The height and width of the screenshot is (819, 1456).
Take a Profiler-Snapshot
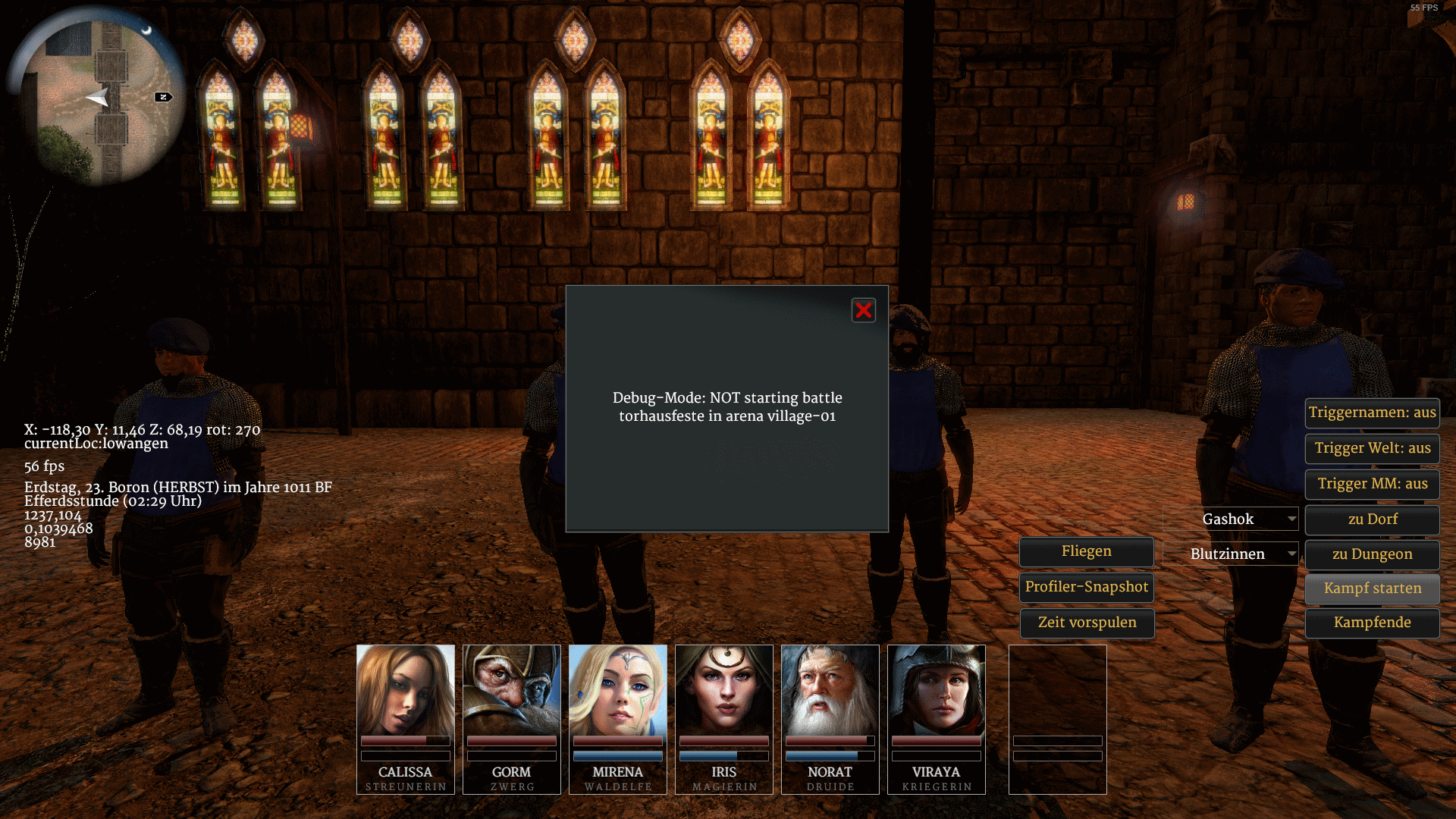coord(1086,587)
